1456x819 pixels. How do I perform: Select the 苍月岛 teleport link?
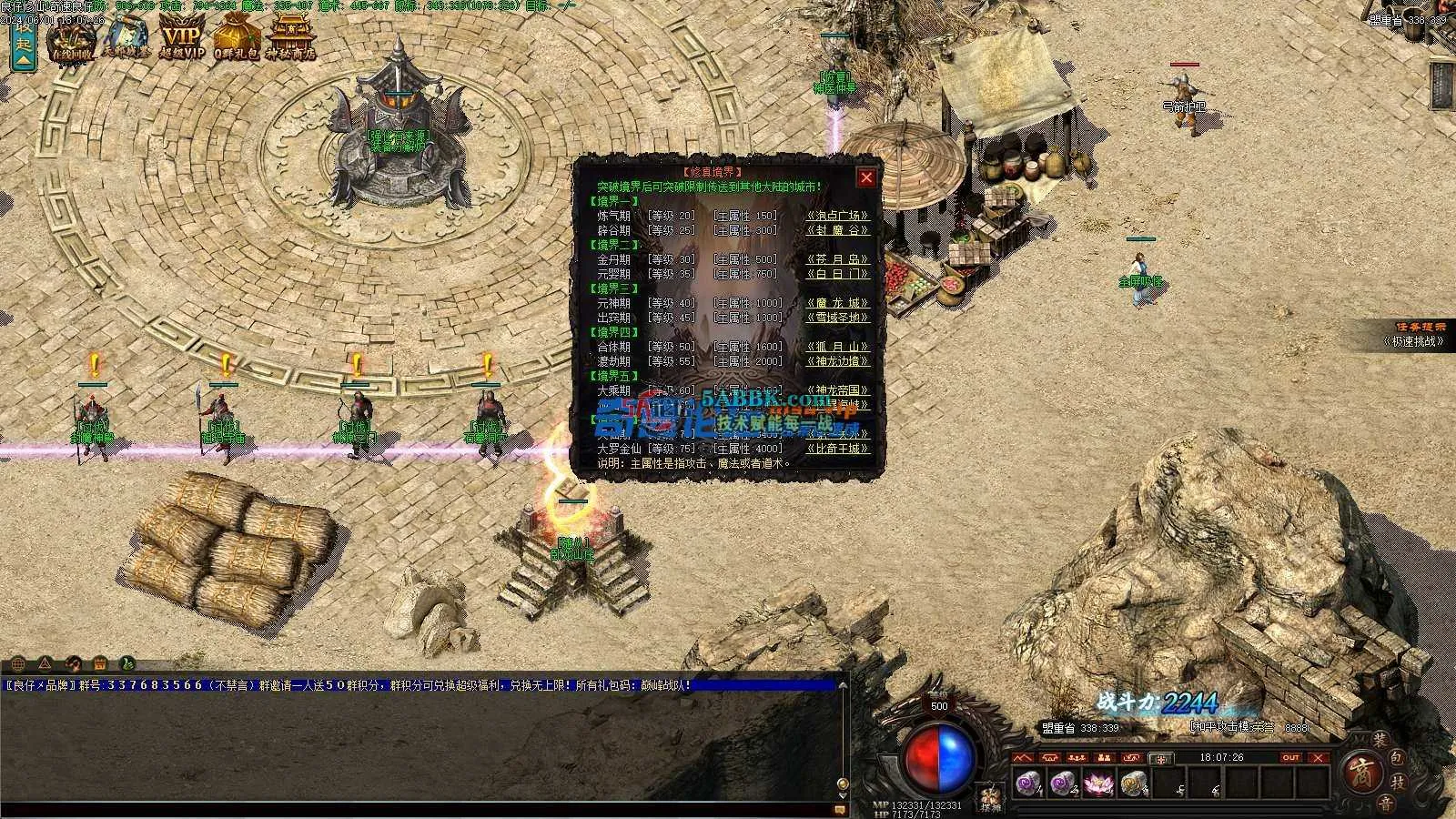tap(838, 259)
